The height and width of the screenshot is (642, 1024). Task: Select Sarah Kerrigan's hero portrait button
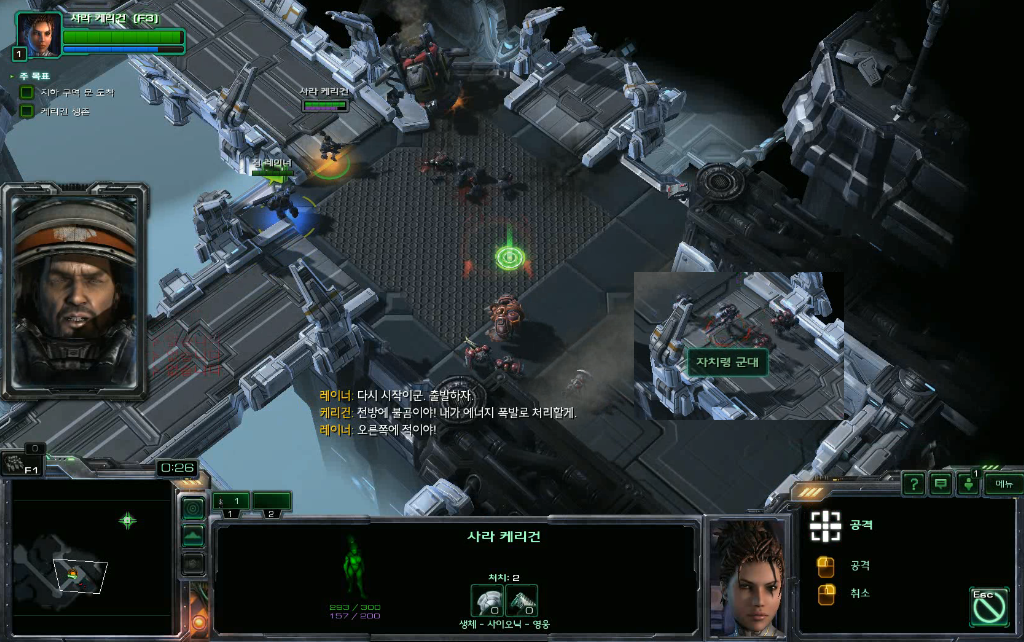(x=38, y=36)
